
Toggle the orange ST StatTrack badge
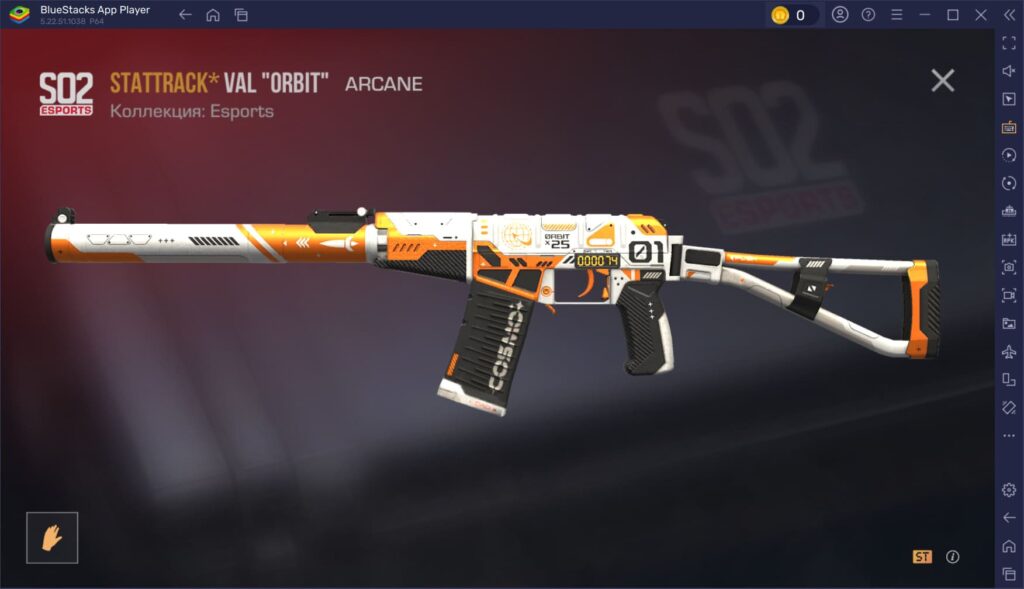point(921,557)
